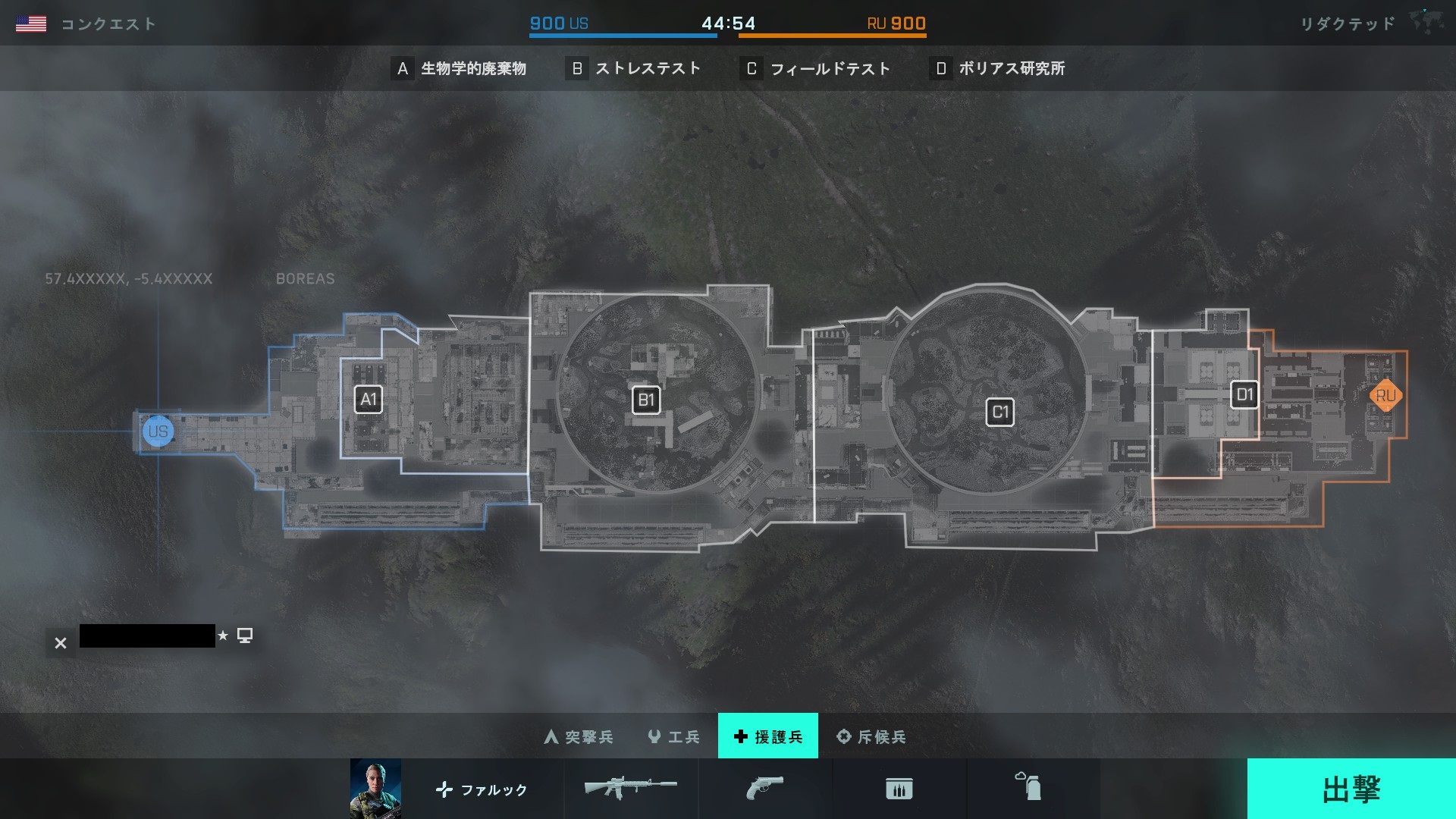Switch to the 工兵 engineer class
Viewport: 1456px width, 819px height.
(673, 736)
